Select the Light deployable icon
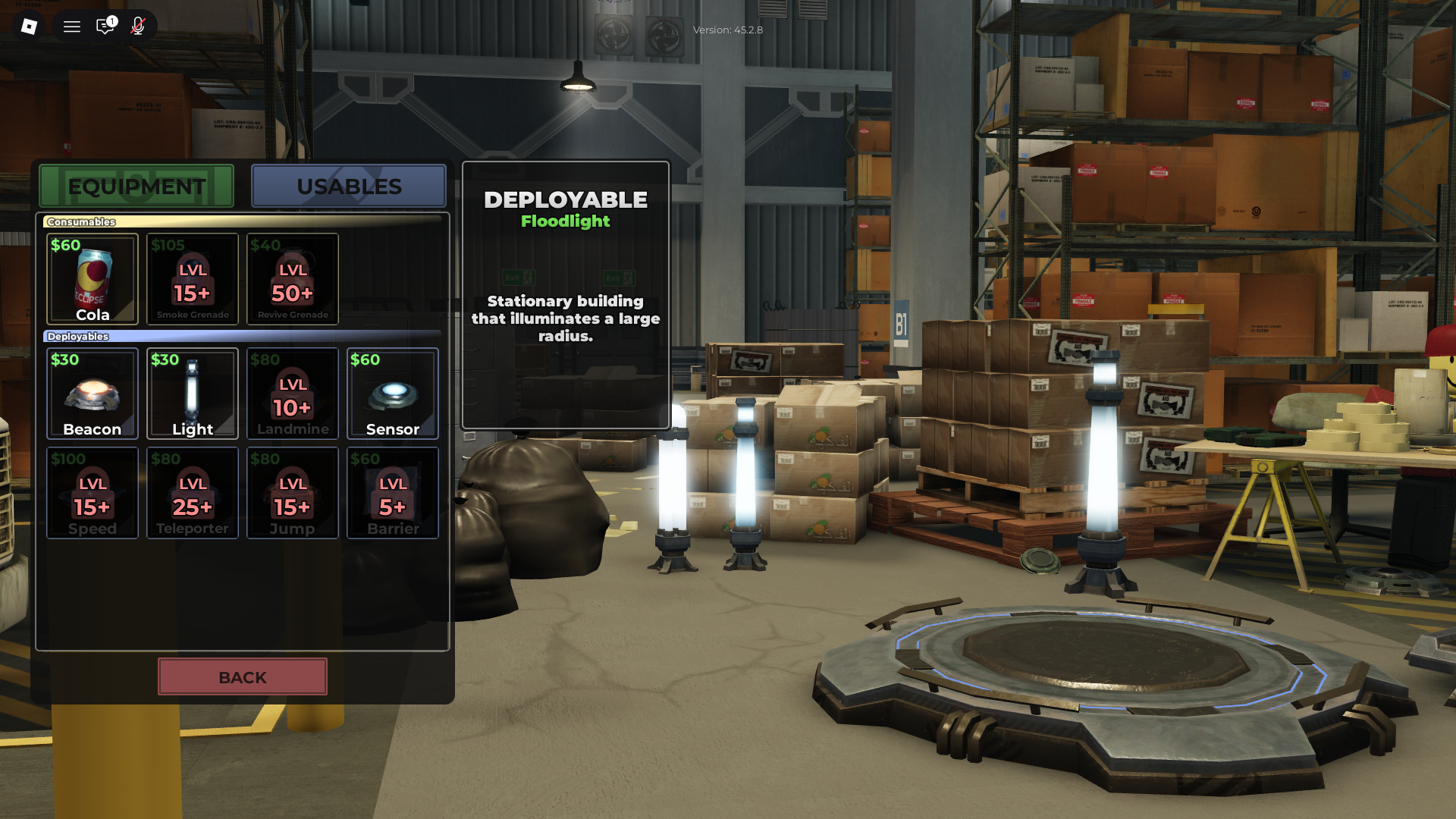The width and height of the screenshot is (1456, 819). click(x=192, y=394)
